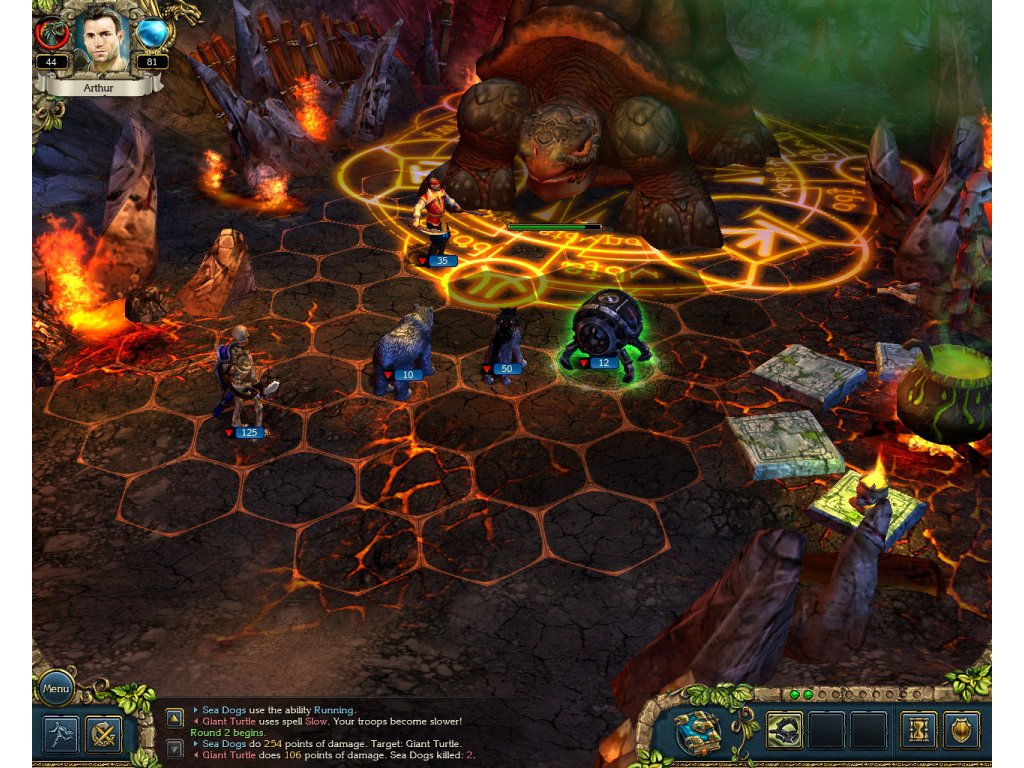The width and height of the screenshot is (1024, 768).
Task: Click Arthur's hero portrait
Action: (x=99, y=39)
